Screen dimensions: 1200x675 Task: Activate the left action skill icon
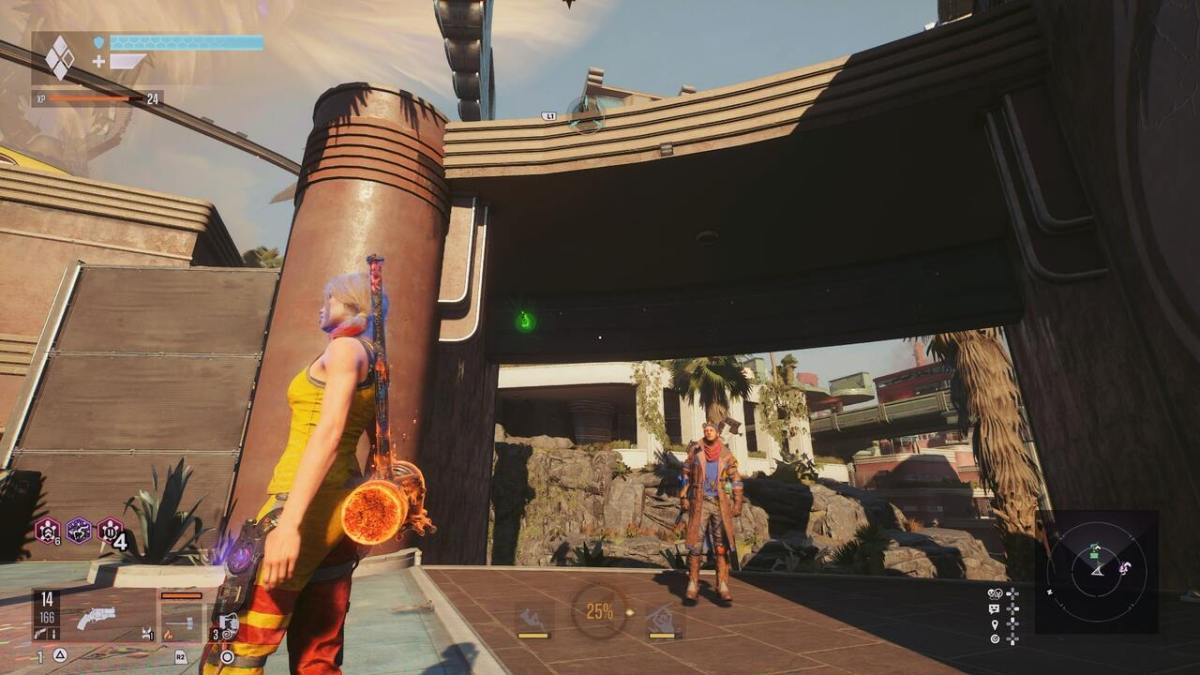pos(533,618)
